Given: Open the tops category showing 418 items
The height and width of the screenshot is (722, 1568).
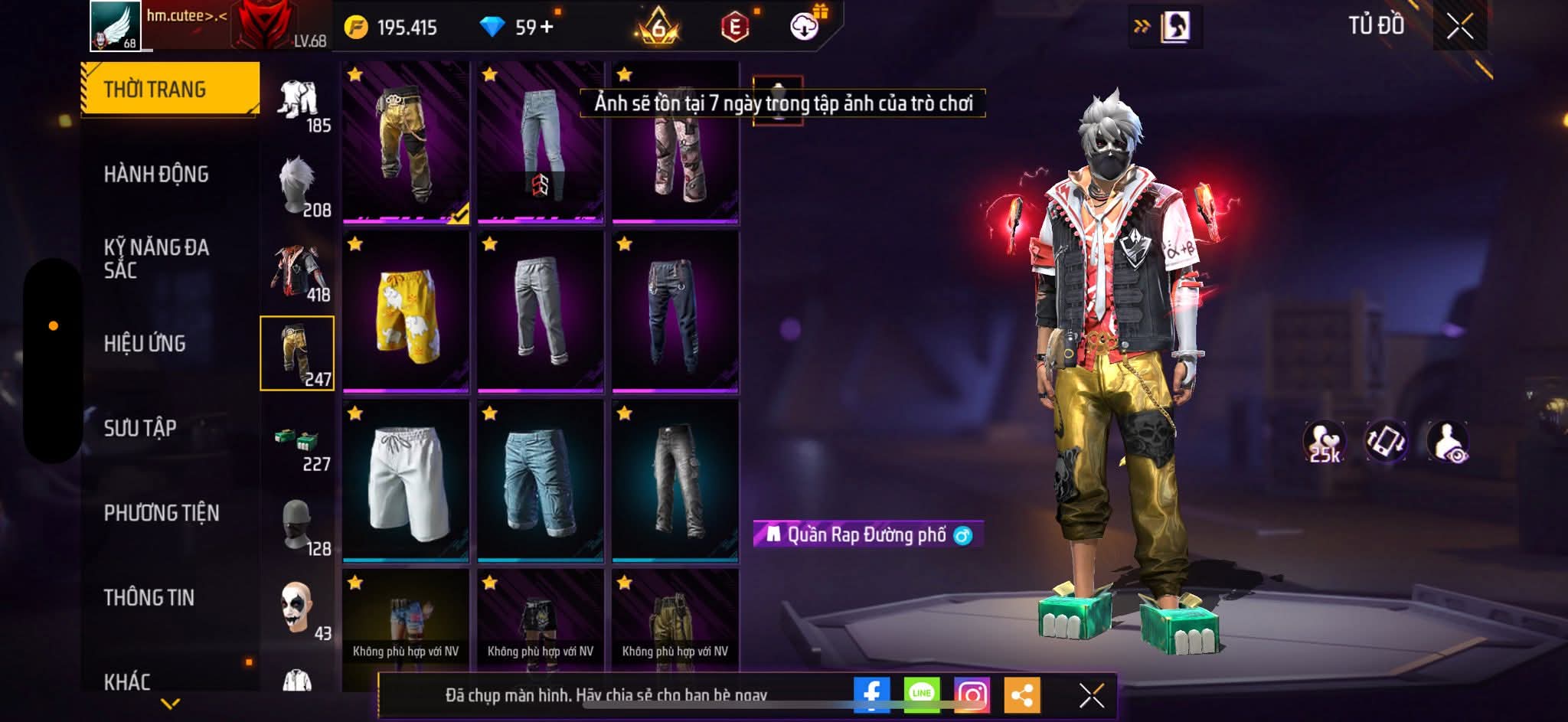Looking at the screenshot, I should pyautogui.click(x=299, y=273).
